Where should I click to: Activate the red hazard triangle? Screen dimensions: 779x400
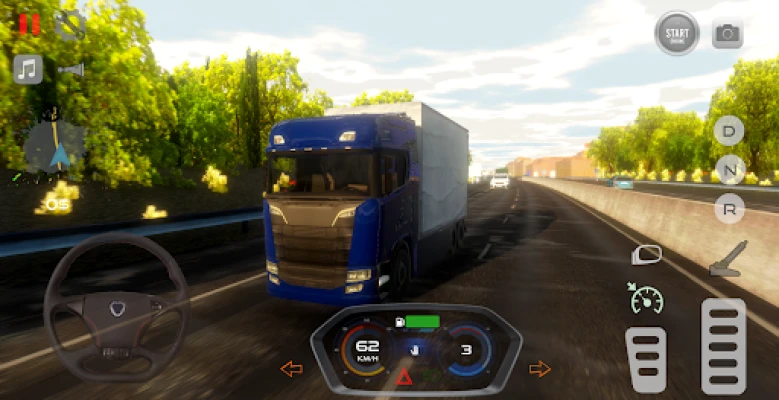coord(405,377)
